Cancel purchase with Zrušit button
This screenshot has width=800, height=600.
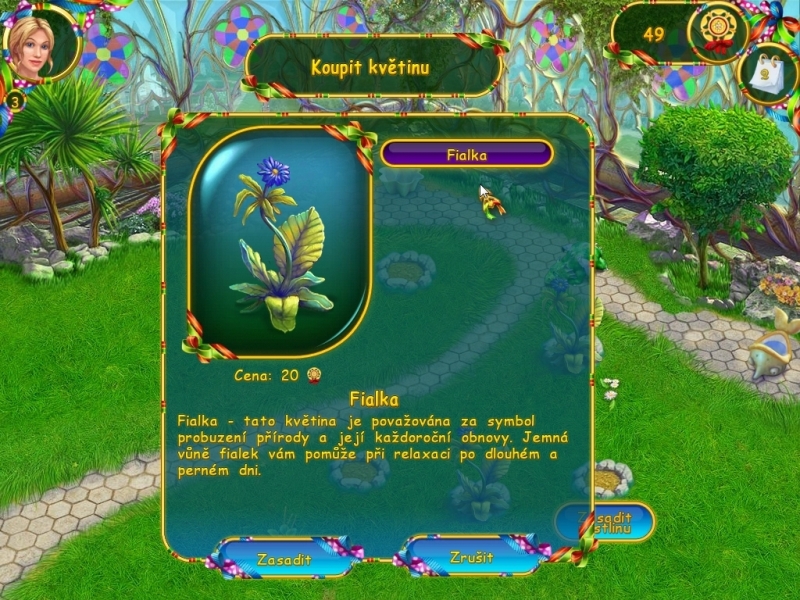[x=471, y=557]
